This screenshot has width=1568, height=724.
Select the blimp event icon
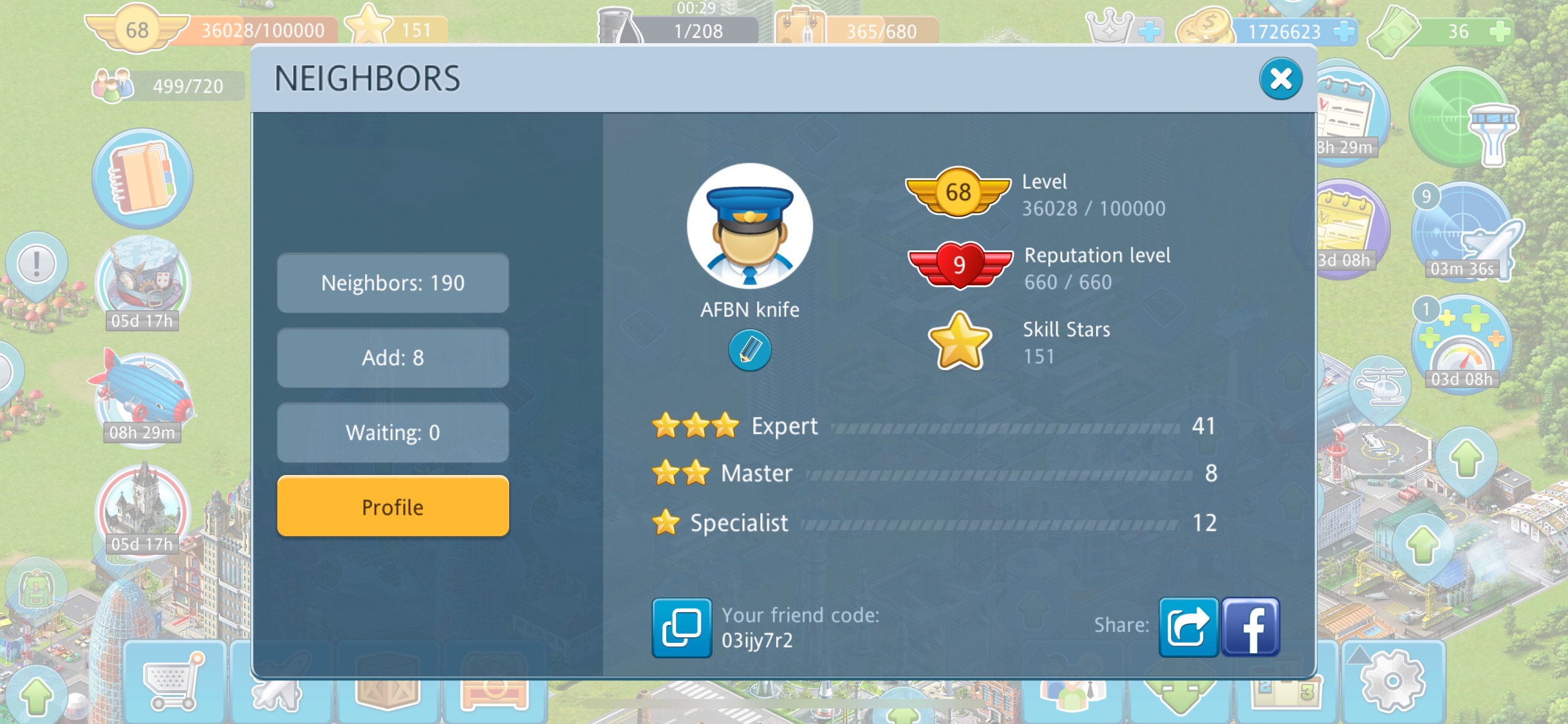pyautogui.click(x=142, y=393)
